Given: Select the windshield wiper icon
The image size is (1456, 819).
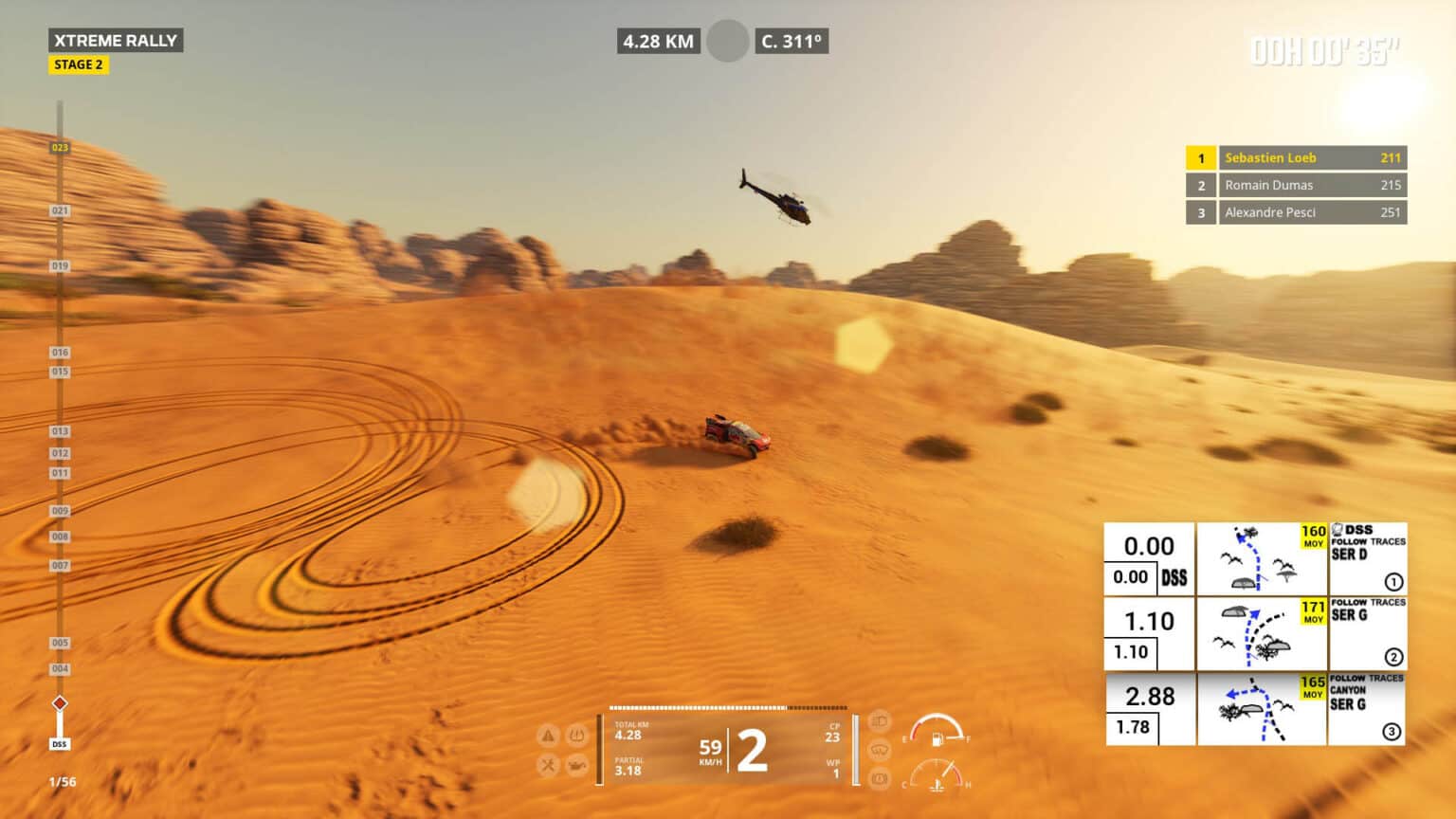Looking at the screenshot, I should (x=881, y=749).
